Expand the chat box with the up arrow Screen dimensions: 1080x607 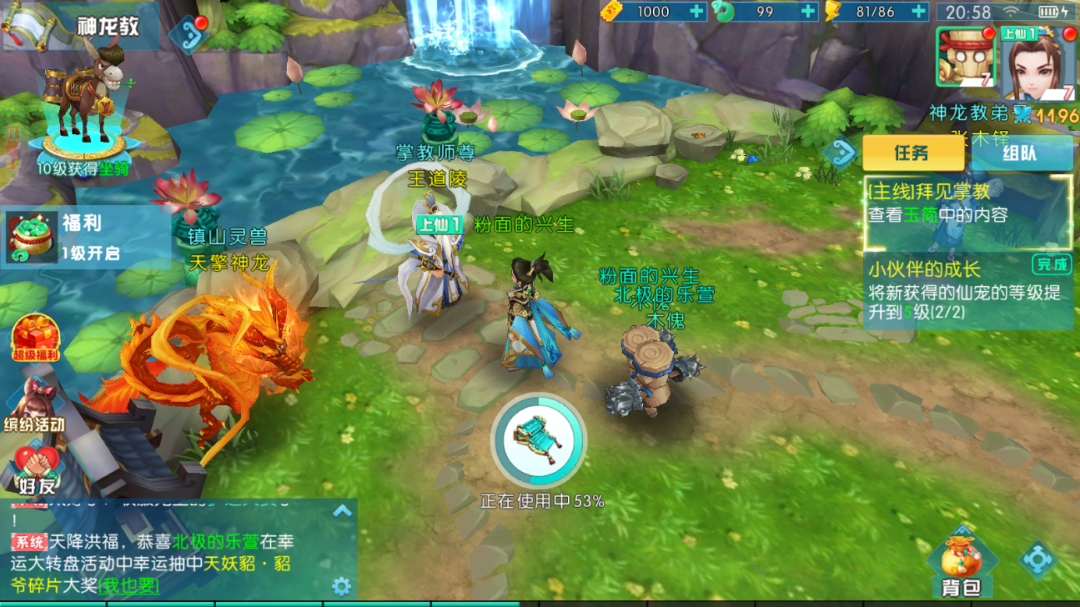click(x=342, y=511)
